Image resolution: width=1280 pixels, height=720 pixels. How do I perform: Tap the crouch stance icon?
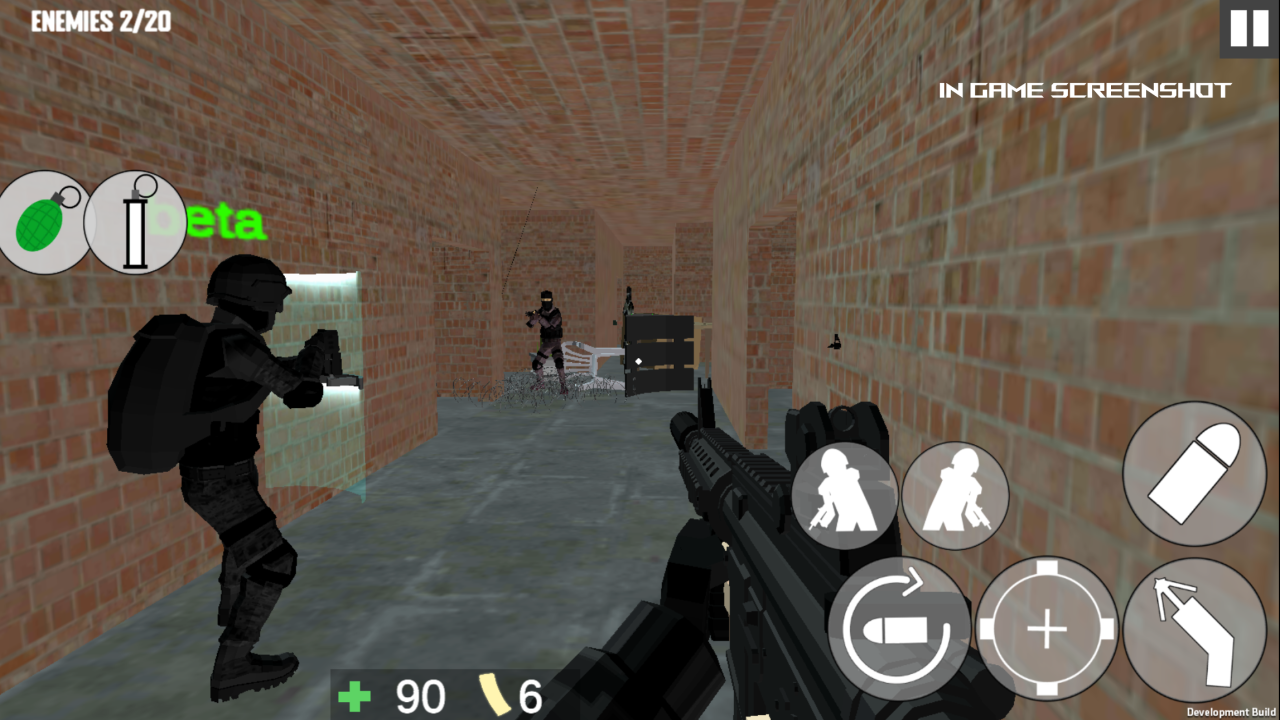(x=845, y=495)
